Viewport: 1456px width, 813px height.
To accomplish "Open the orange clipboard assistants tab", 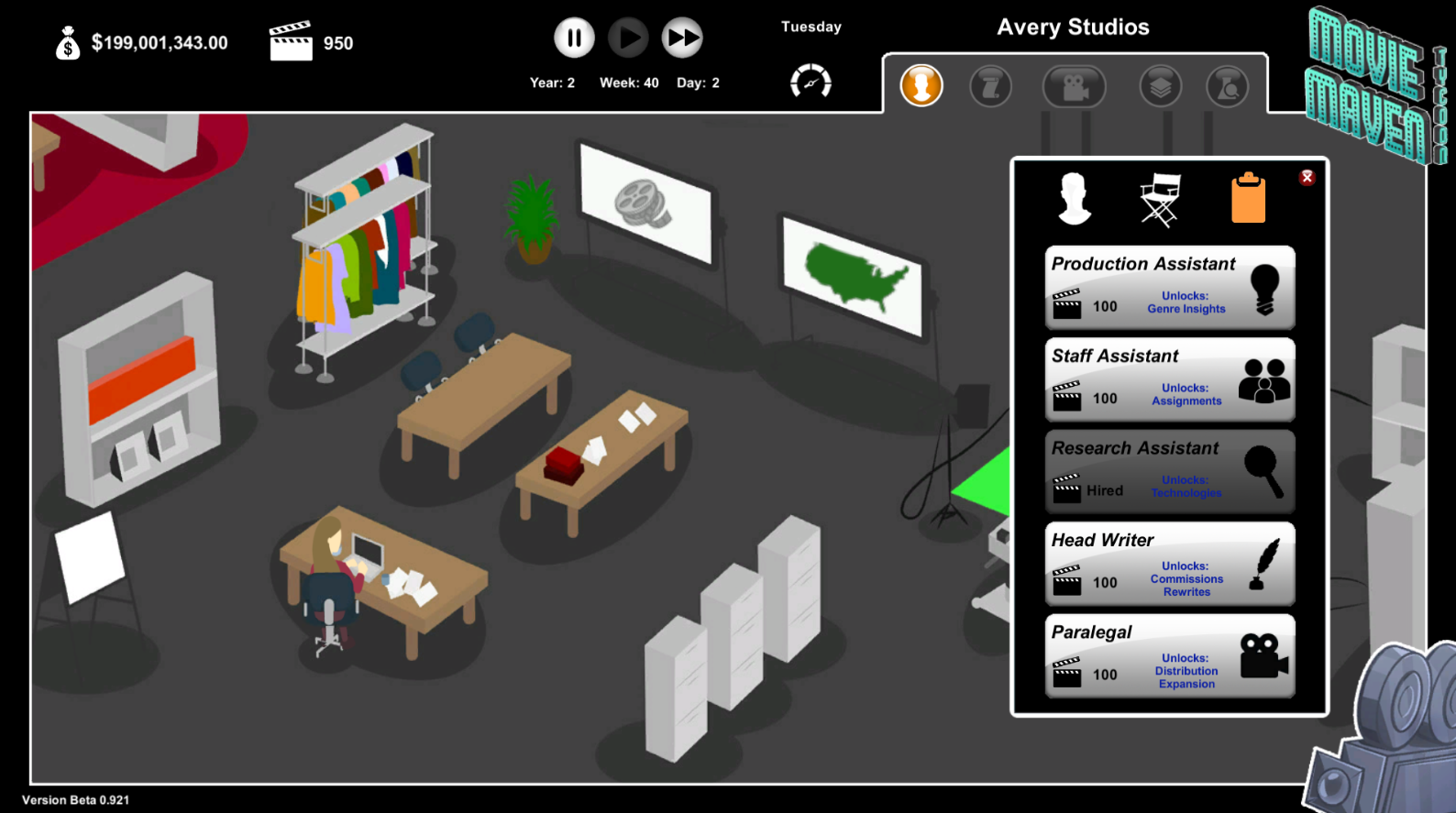I will [1248, 196].
